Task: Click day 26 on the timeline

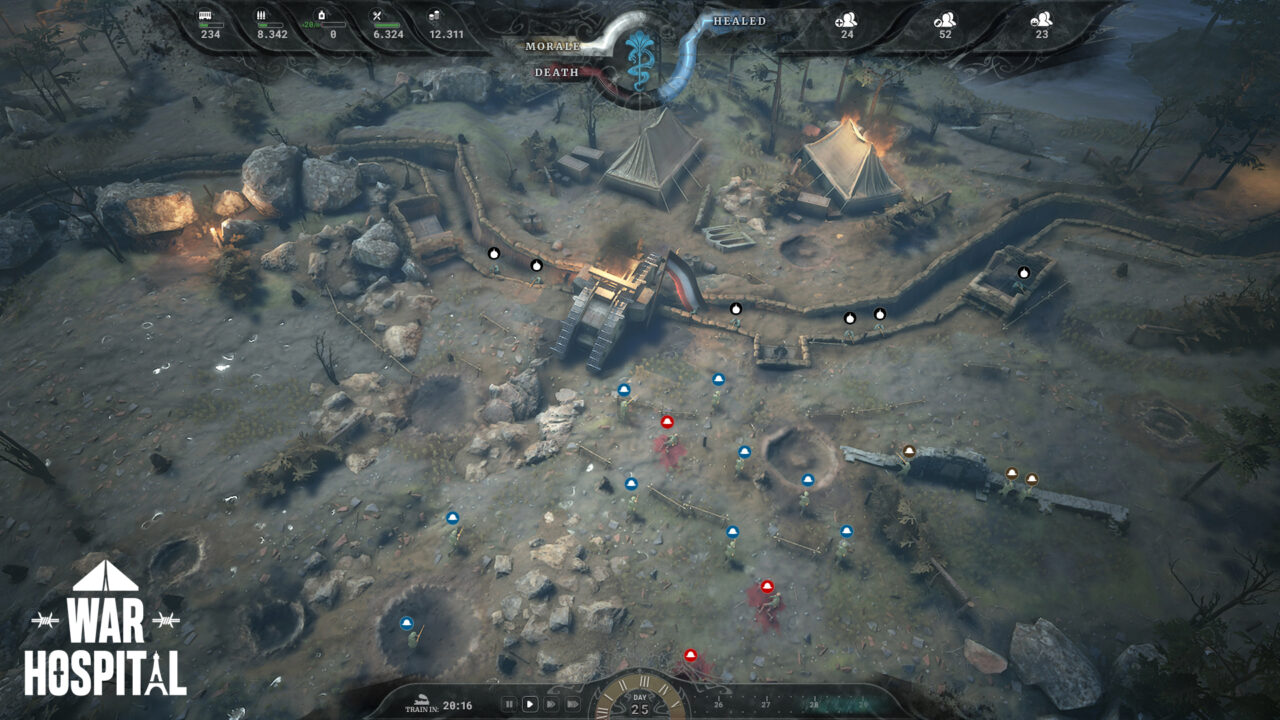Action: click(718, 703)
